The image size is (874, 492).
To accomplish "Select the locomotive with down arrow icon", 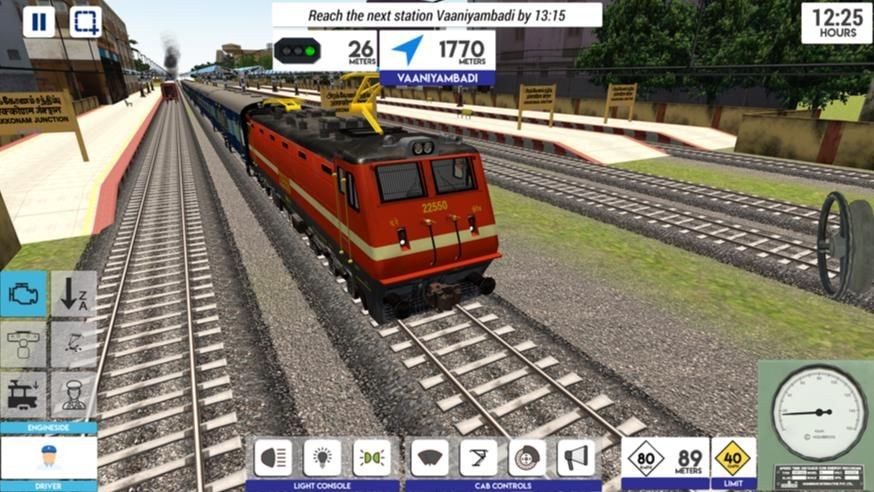I will coord(23,394).
